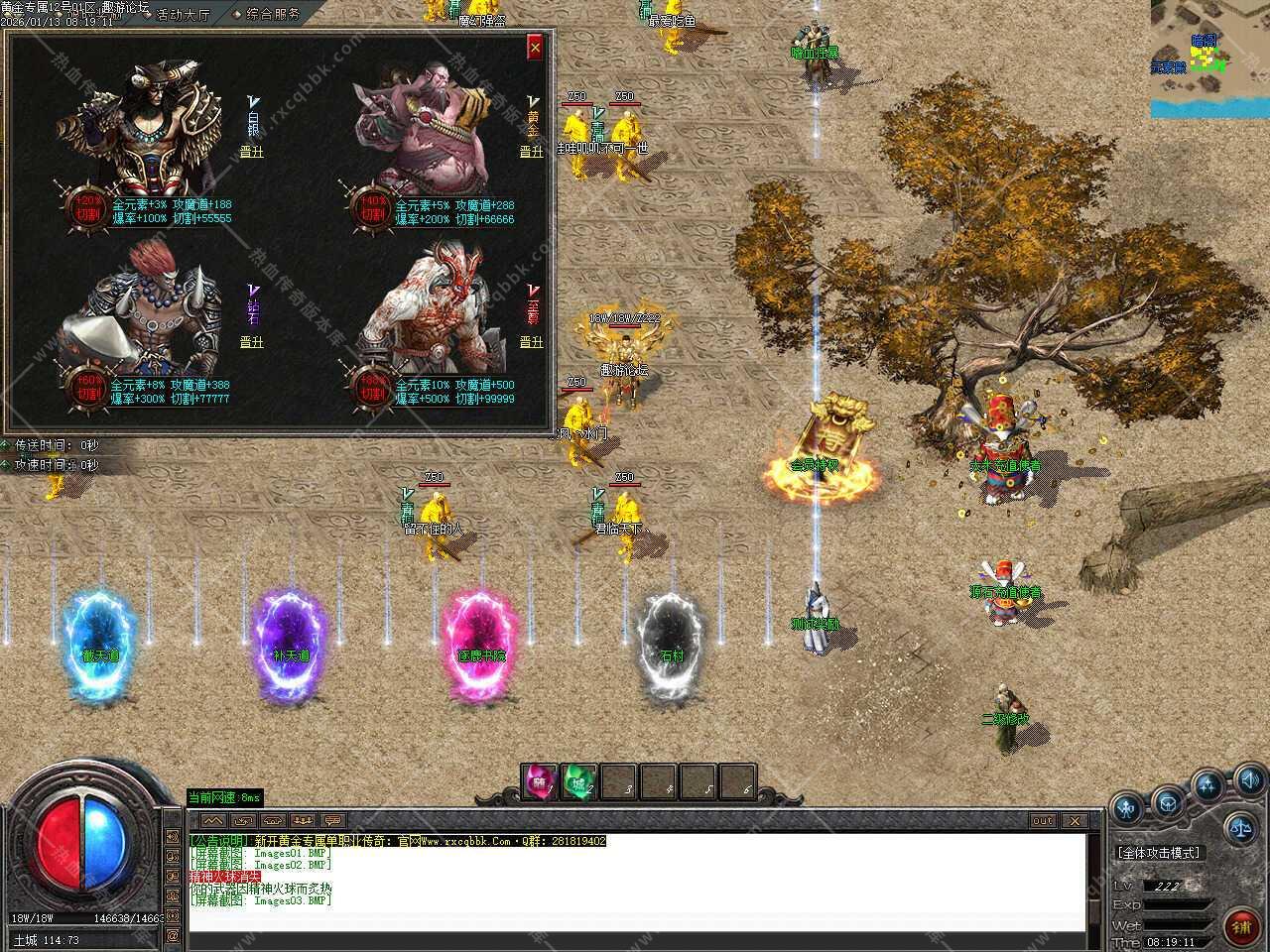Promote to the Diamond (钻石) rank

click(252, 342)
